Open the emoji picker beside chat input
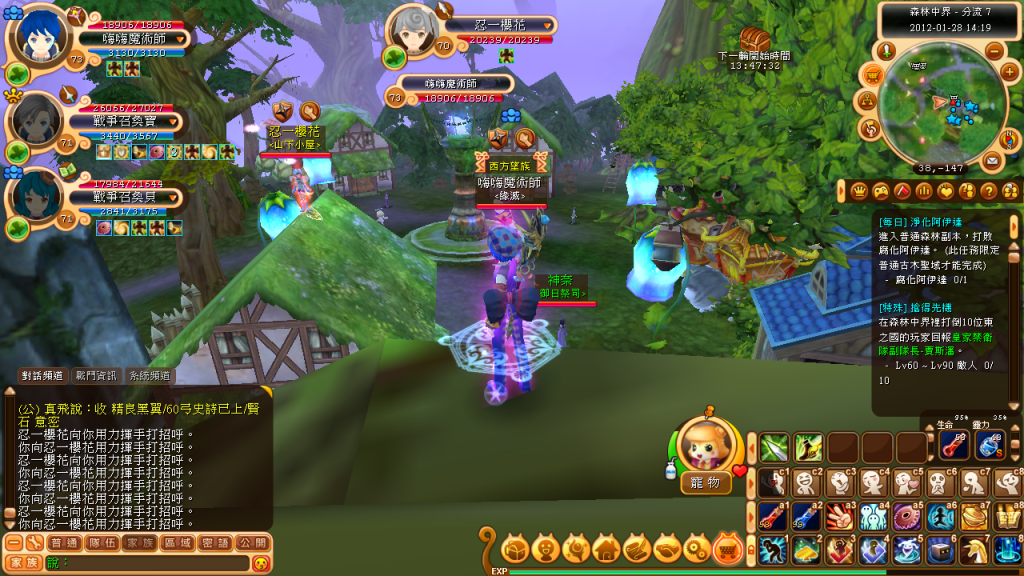The image size is (1024, 576). click(x=261, y=563)
